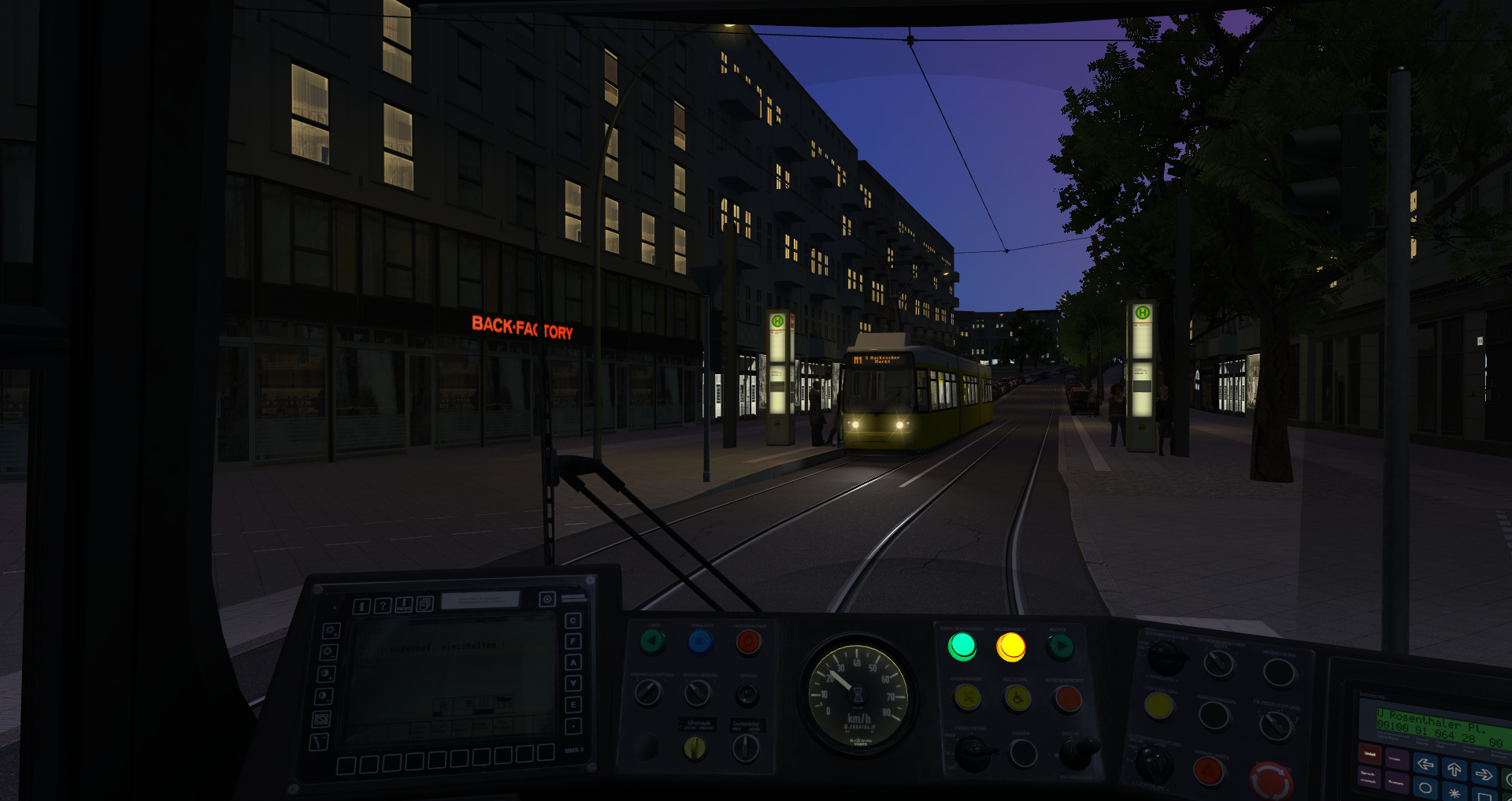The width and height of the screenshot is (1512, 801).
Task: Select the Kinderwagen stroller button
Action: [967, 697]
